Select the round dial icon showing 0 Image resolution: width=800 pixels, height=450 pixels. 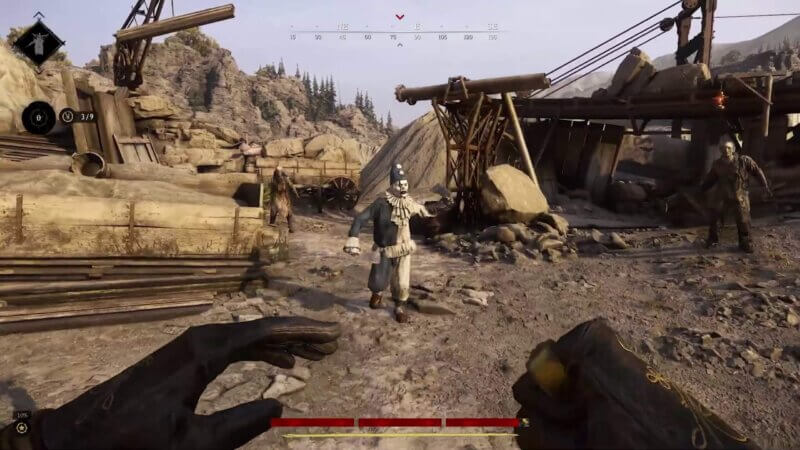click(x=38, y=117)
